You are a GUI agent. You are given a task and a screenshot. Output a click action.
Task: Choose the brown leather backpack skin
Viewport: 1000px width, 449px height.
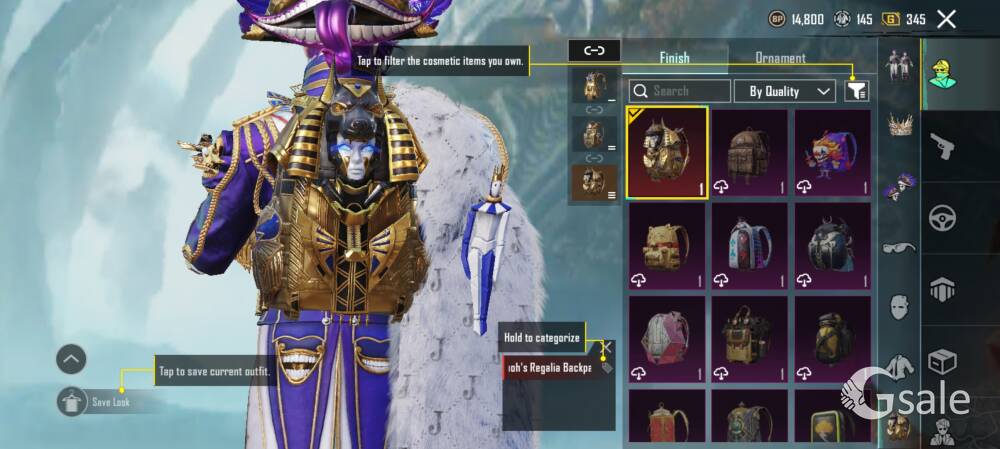pyautogui.click(x=749, y=152)
